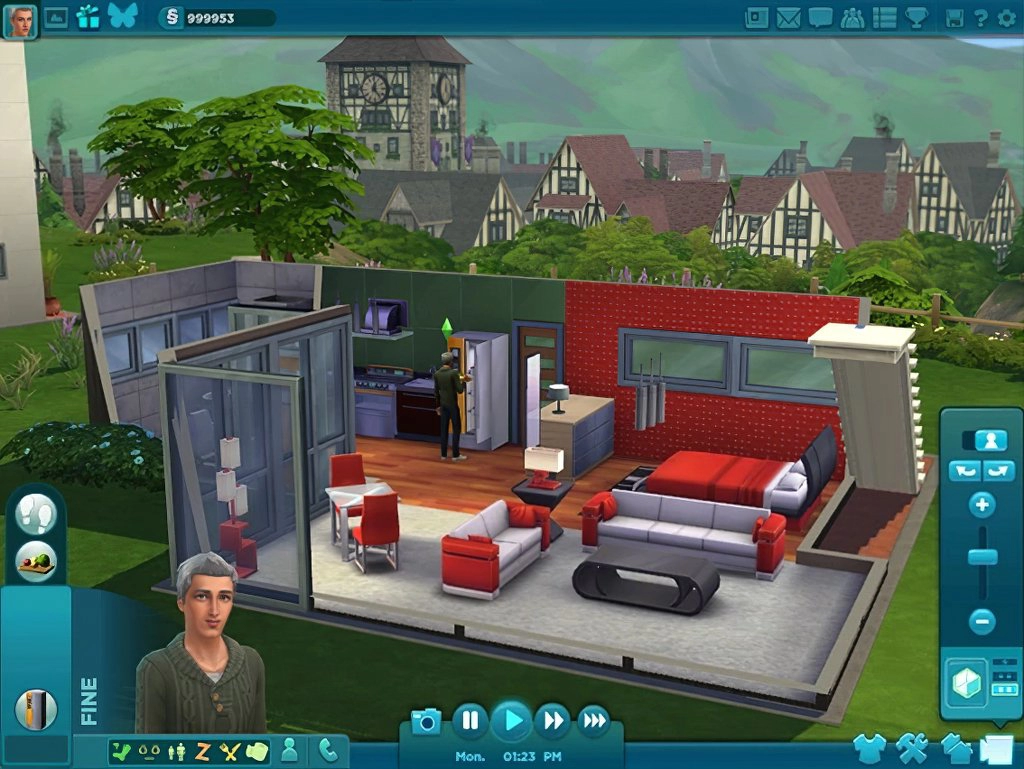Image resolution: width=1024 pixels, height=769 pixels.
Task: Open the help question mark
Action: (980, 17)
